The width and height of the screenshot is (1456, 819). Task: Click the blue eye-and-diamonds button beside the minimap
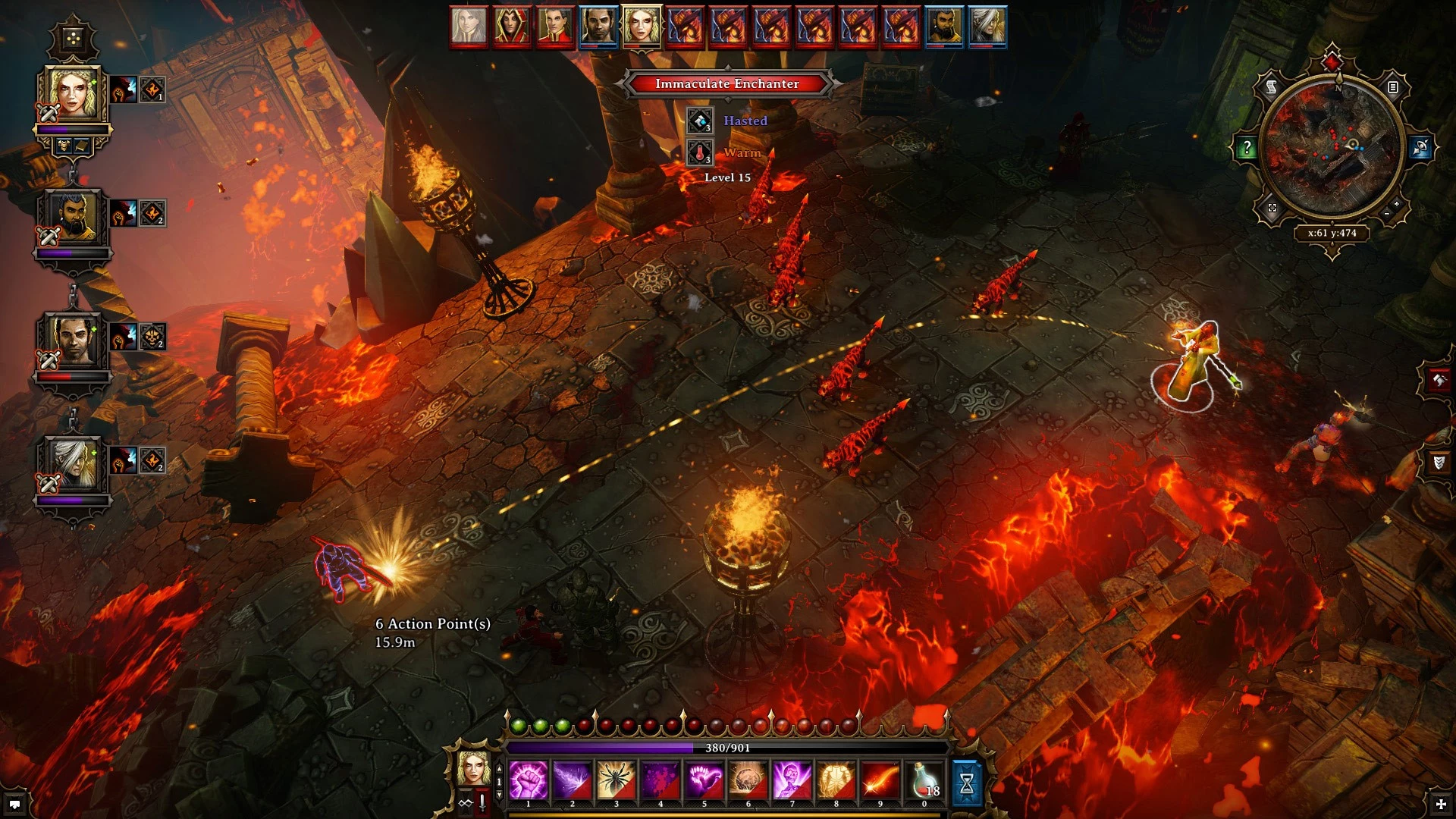(1420, 148)
